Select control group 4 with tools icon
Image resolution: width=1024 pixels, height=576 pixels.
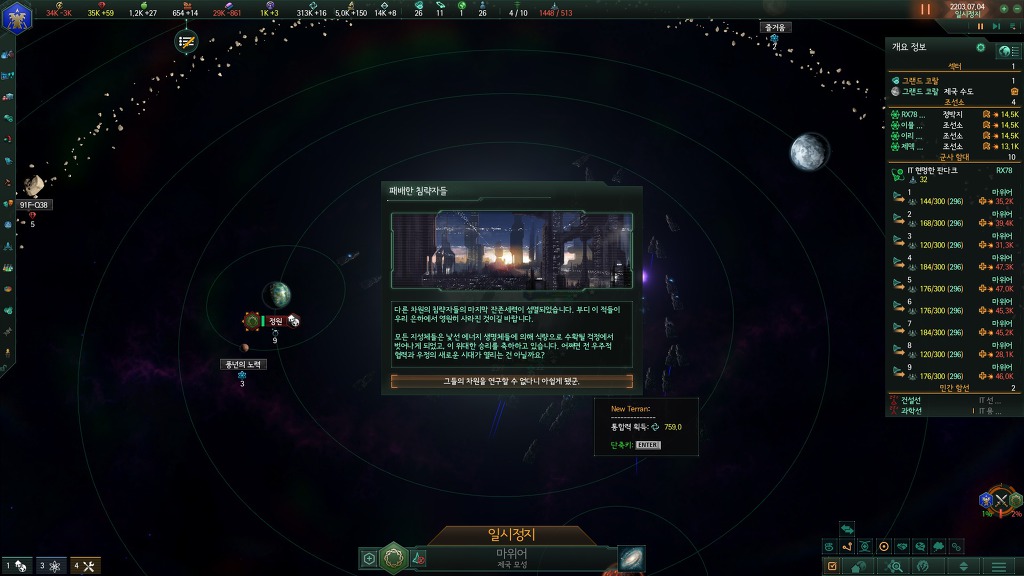click(83, 566)
